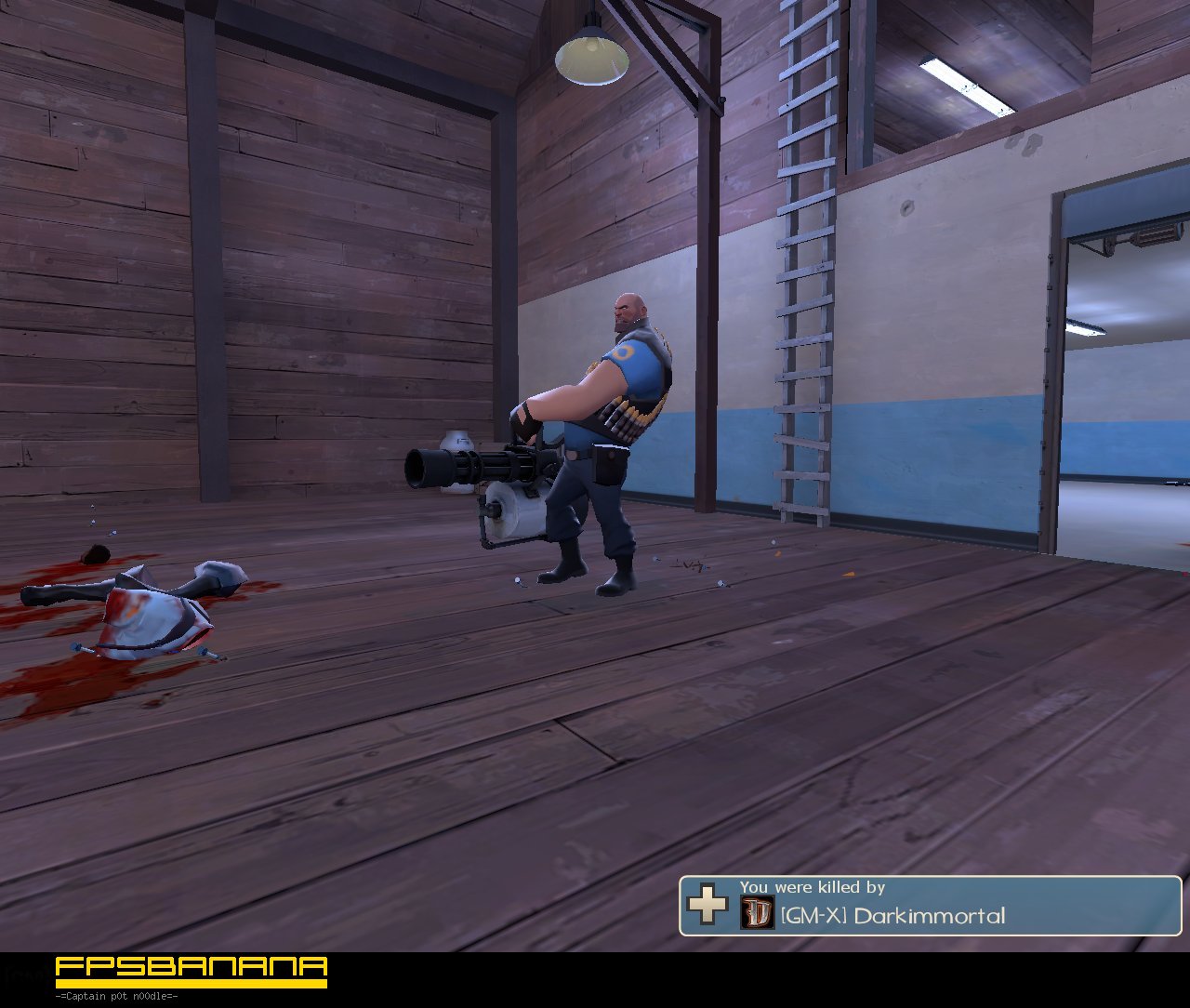Toggle the kill notification panel visibility
Viewport: 1190px width, 1008px height.
tap(930, 907)
